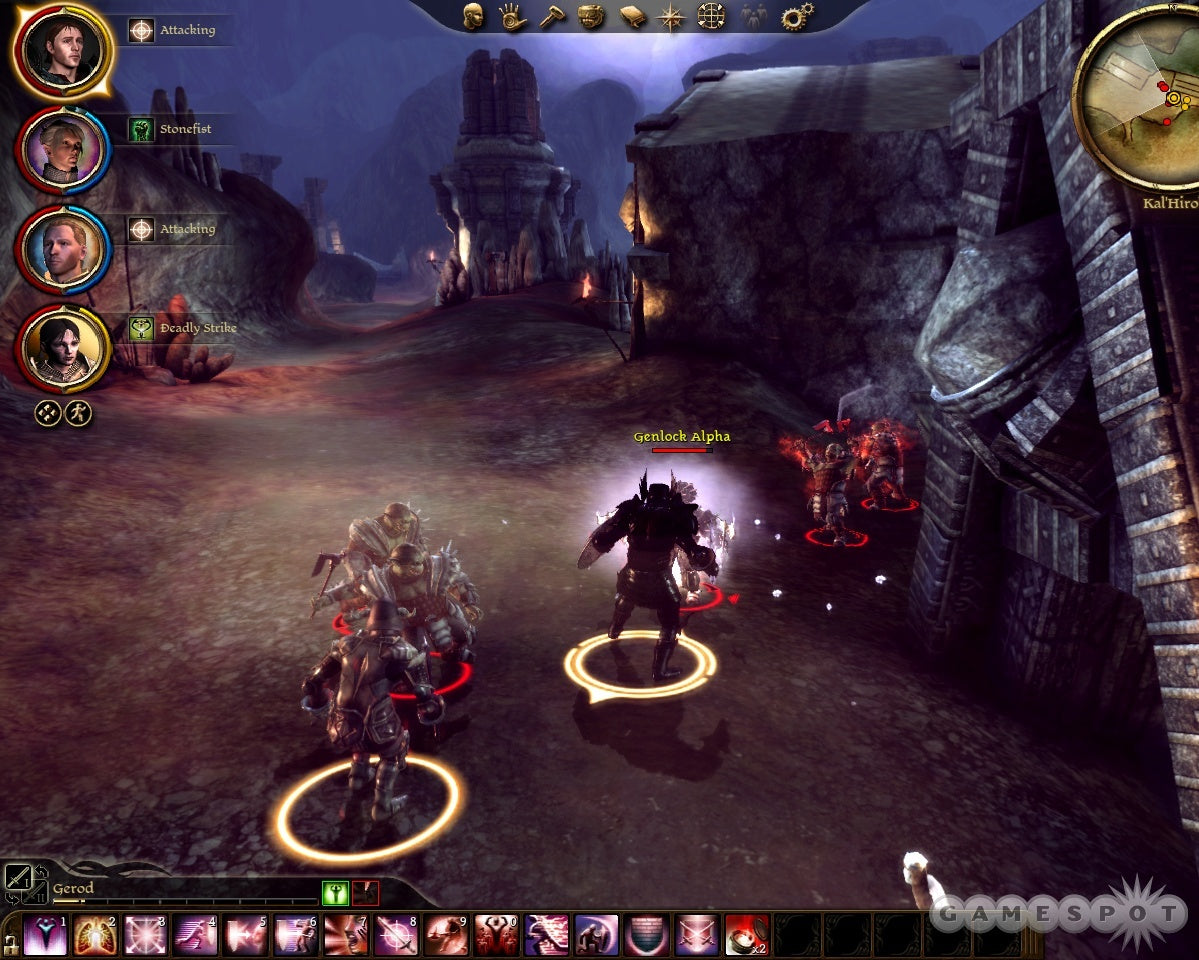Open the inventory chest icon

tap(592, 16)
